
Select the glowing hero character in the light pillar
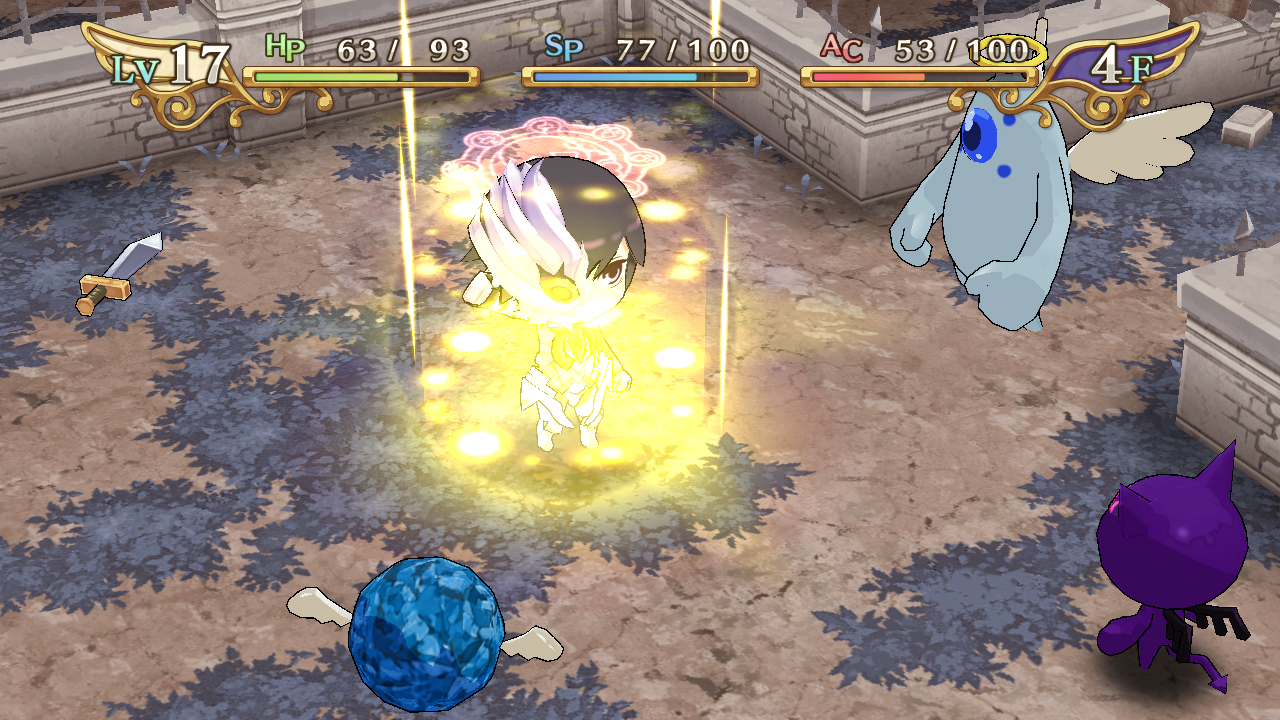click(x=565, y=300)
